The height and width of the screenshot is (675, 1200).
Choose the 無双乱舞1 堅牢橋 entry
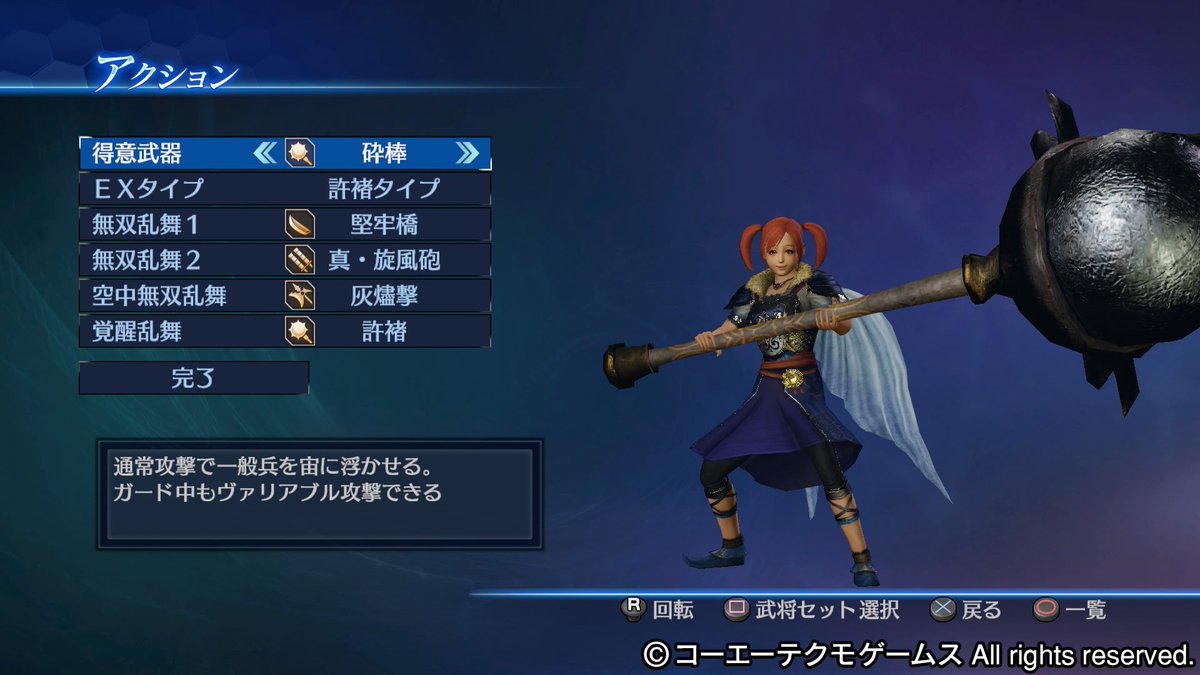coord(285,224)
